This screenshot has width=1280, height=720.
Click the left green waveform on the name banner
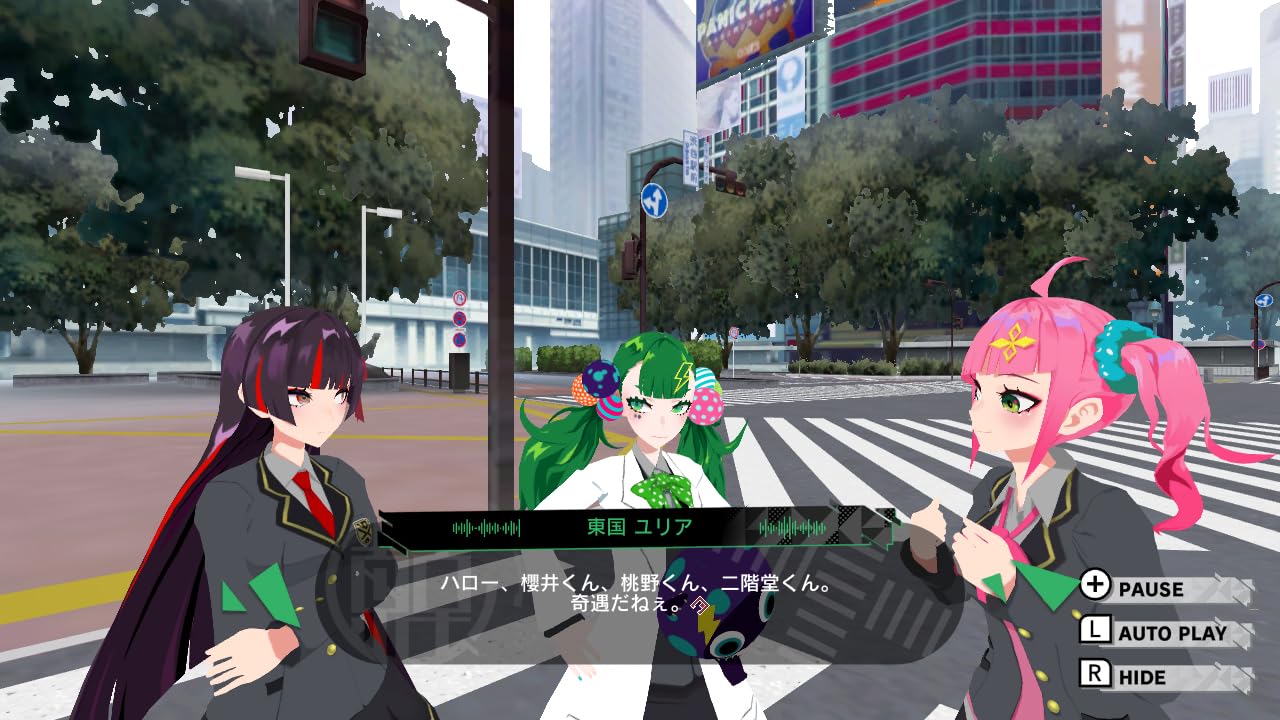click(487, 528)
